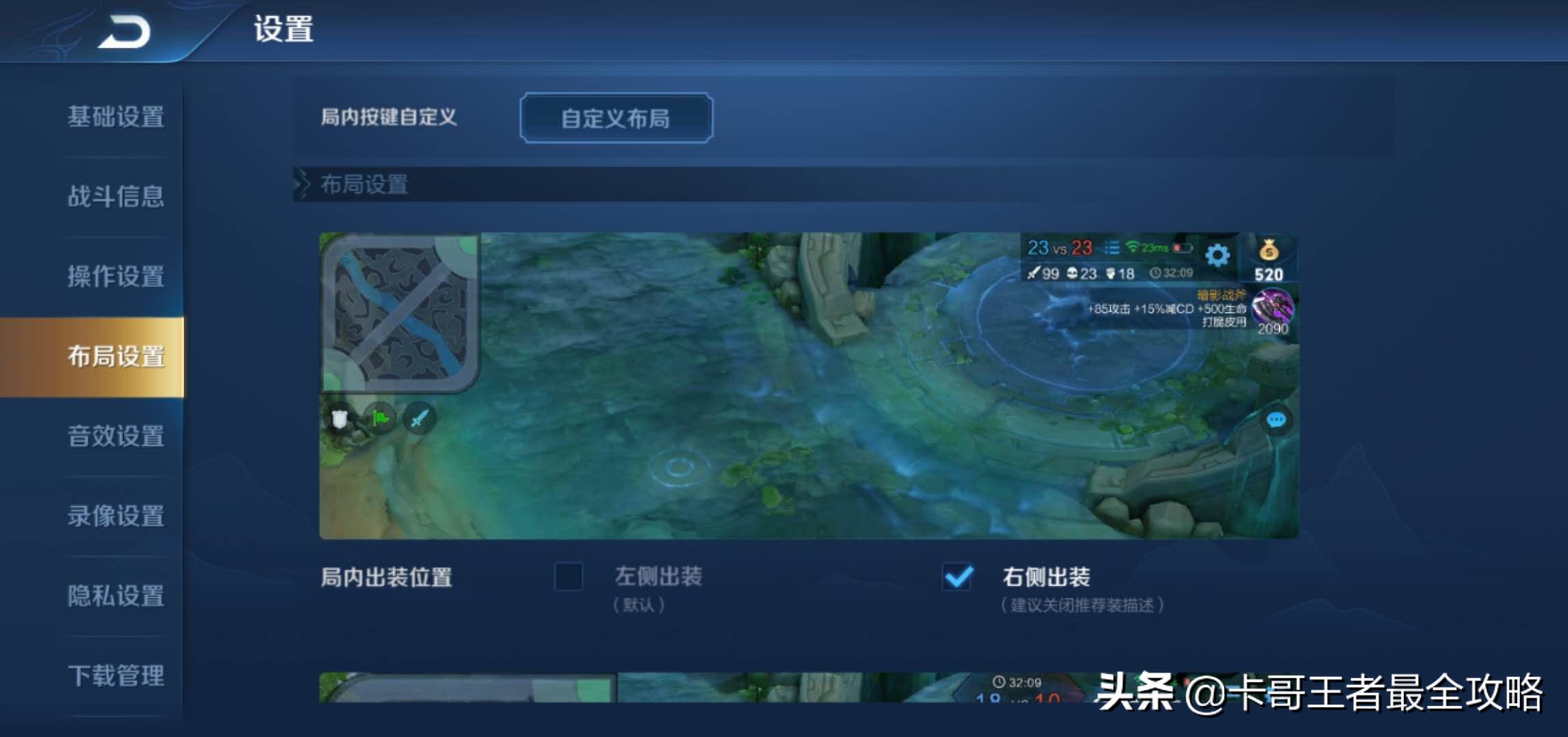Switch to the 音效设置 tab
Viewport: 1568px width, 737px height.
click(x=114, y=437)
